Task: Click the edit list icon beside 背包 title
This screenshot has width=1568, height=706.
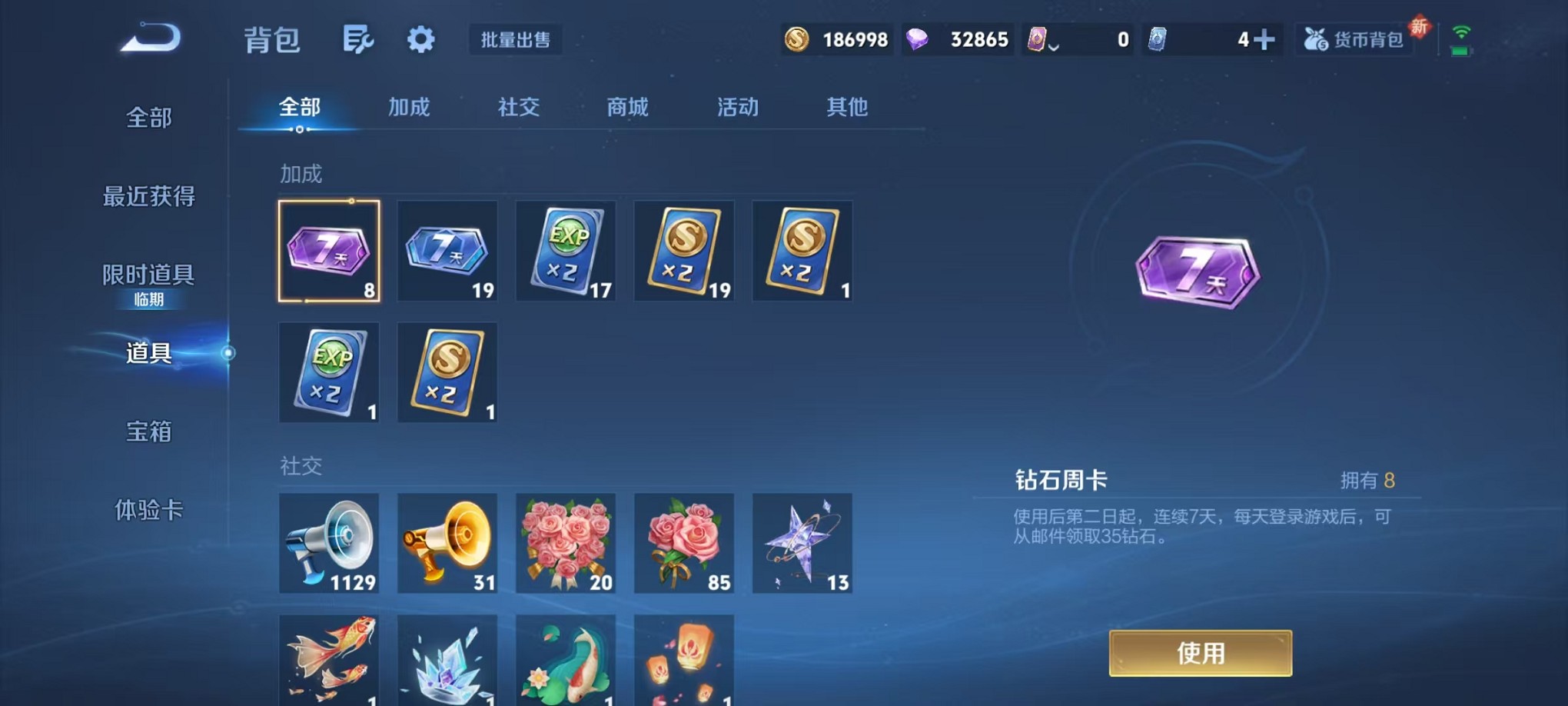Action: (360, 39)
